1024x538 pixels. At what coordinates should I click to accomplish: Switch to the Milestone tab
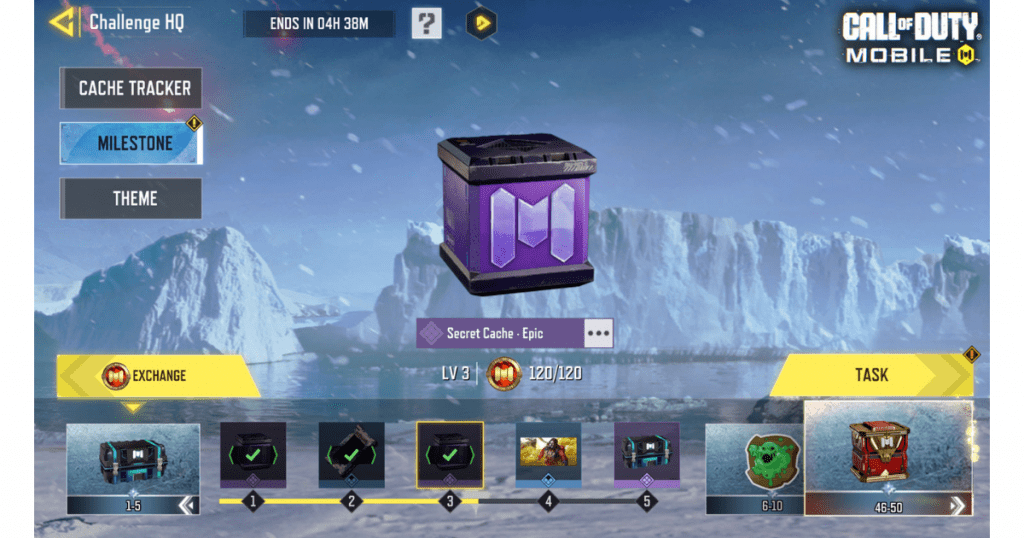pyautogui.click(x=133, y=143)
